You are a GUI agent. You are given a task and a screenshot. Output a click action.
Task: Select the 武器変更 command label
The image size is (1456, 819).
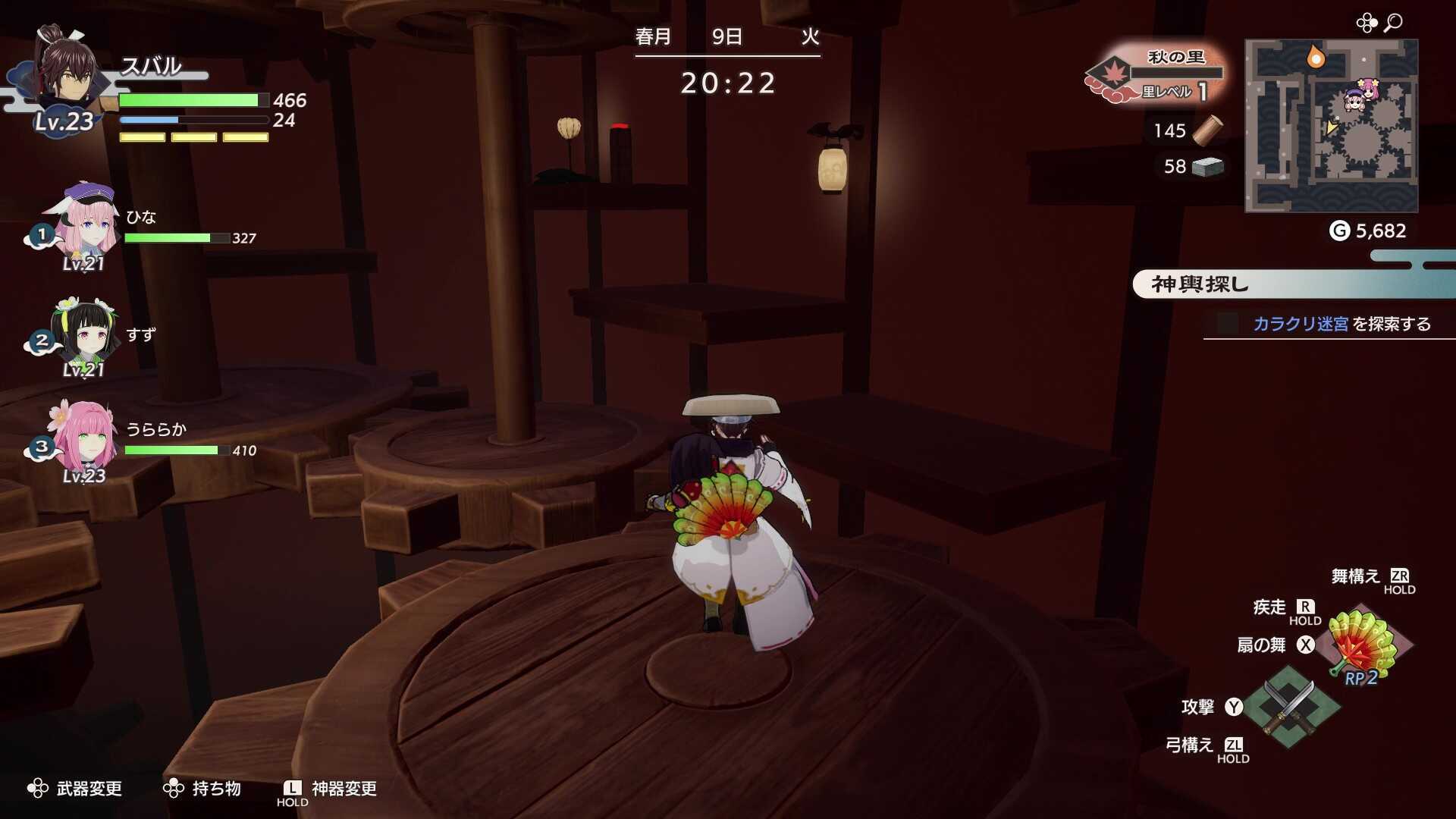pyautogui.click(x=89, y=789)
